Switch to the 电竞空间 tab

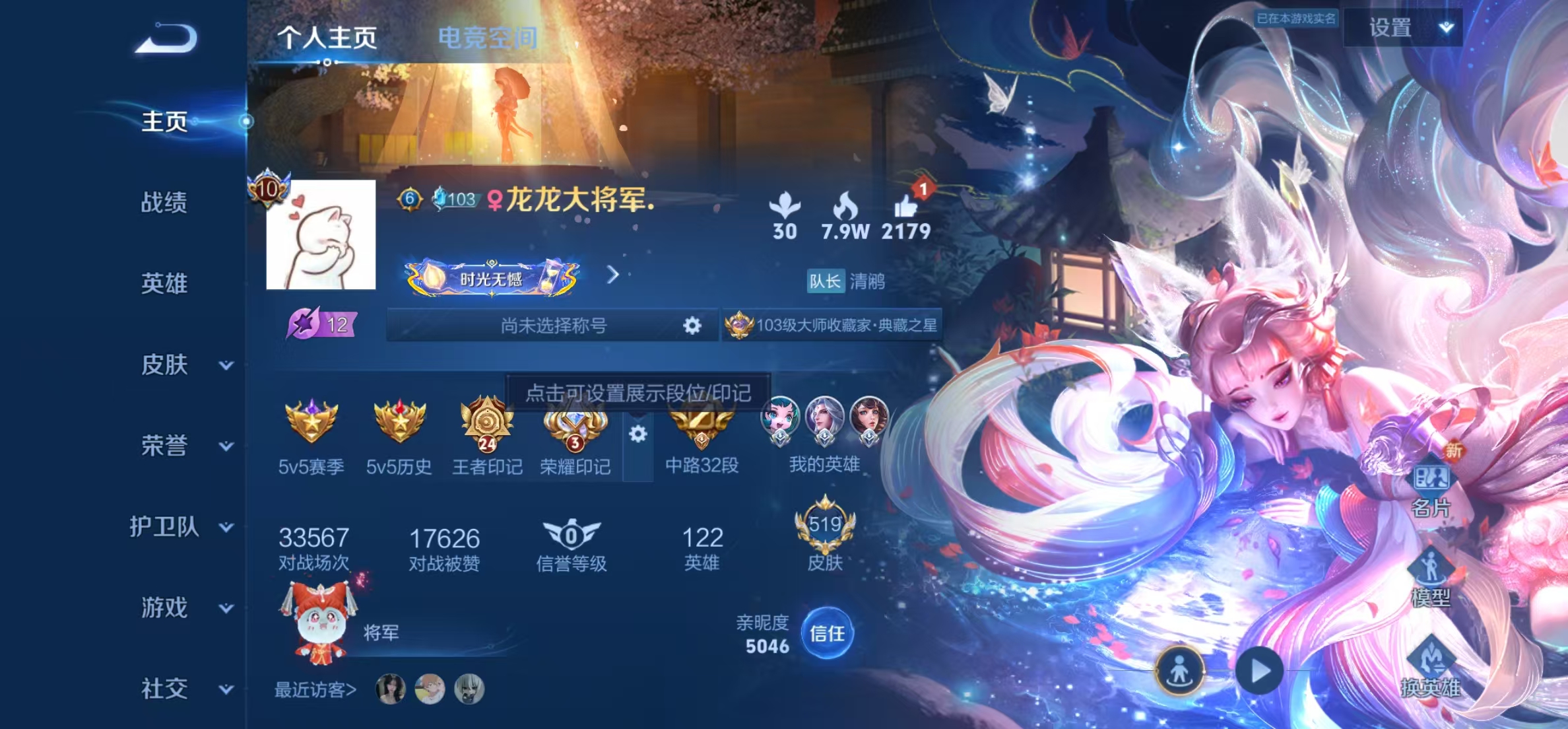coord(488,36)
